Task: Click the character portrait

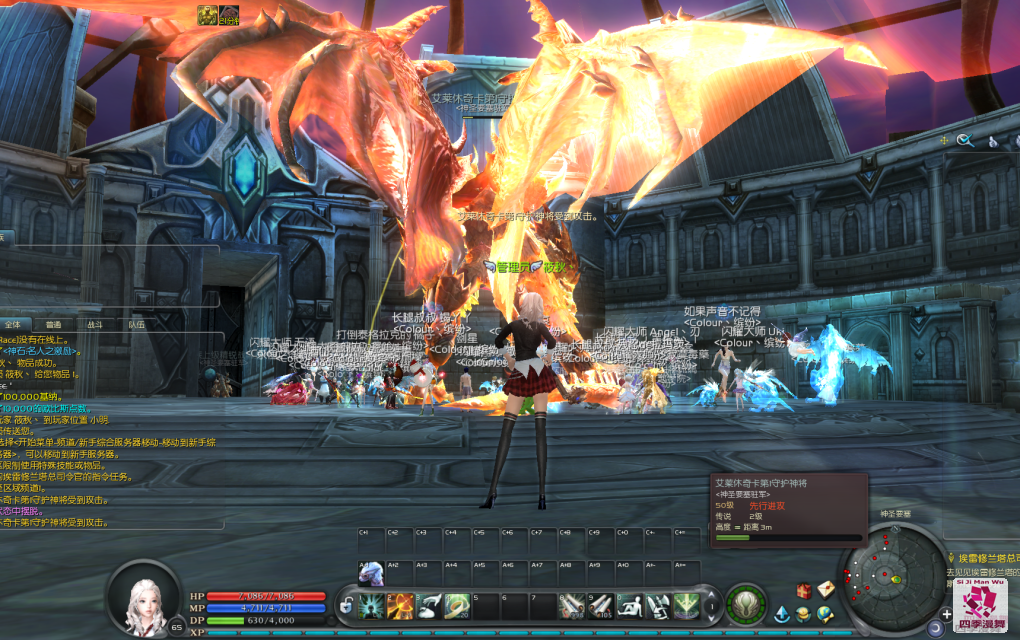Action: (147, 599)
